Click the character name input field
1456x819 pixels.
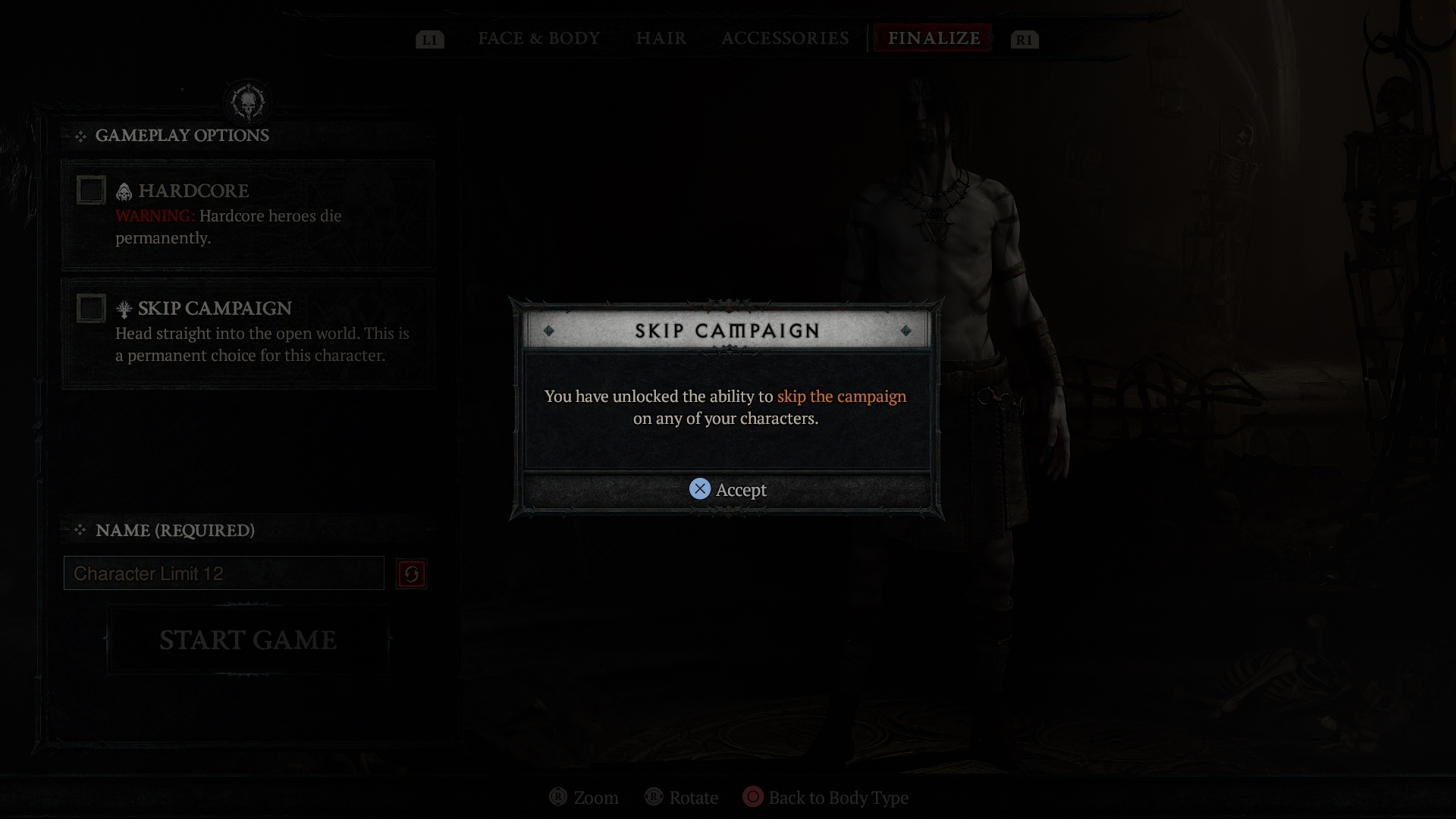[224, 573]
